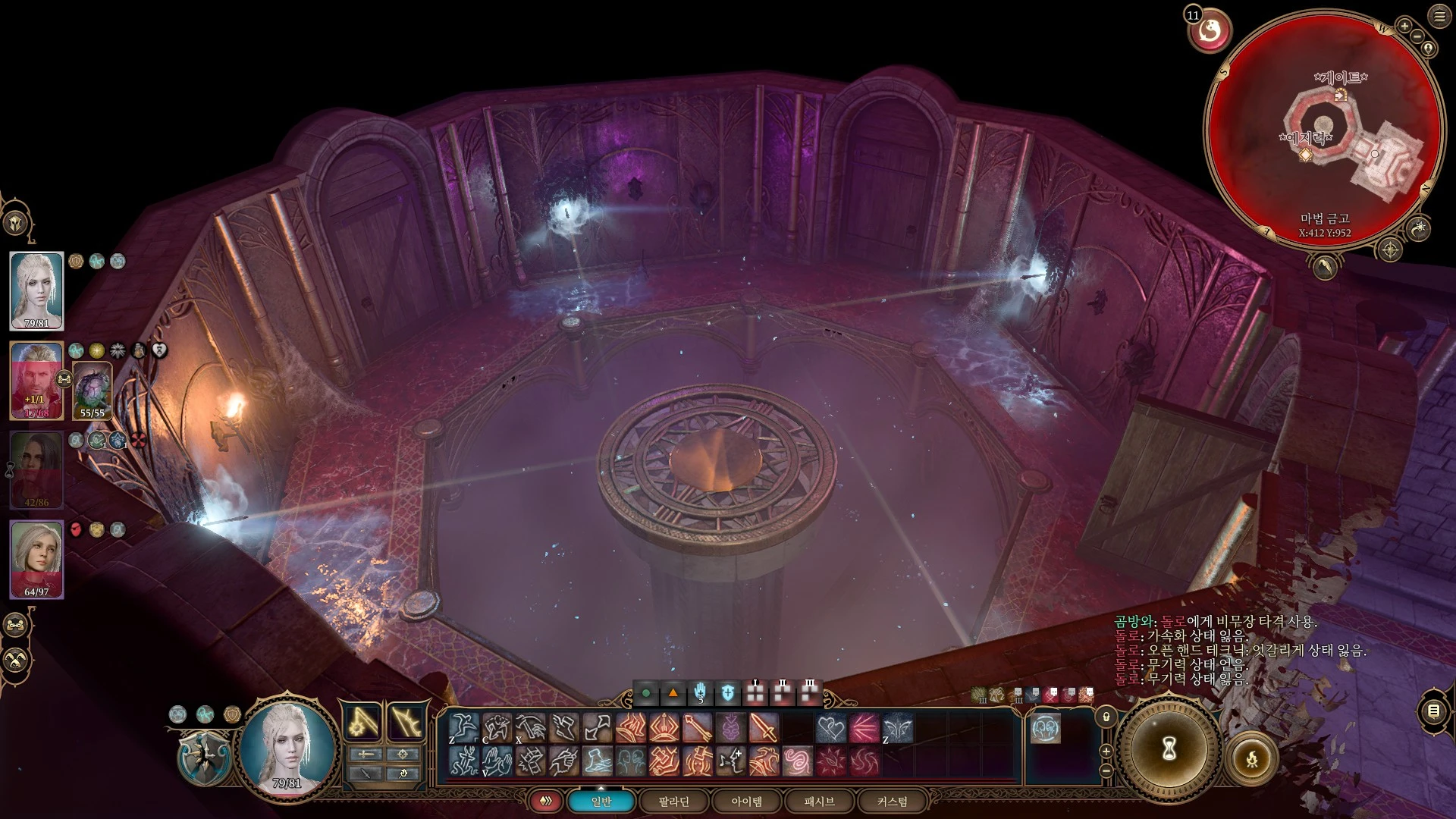Viewport: 1456px width, 819px height.
Task: Select the 아이템 hotbar tab
Action: click(x=746, y=802)
